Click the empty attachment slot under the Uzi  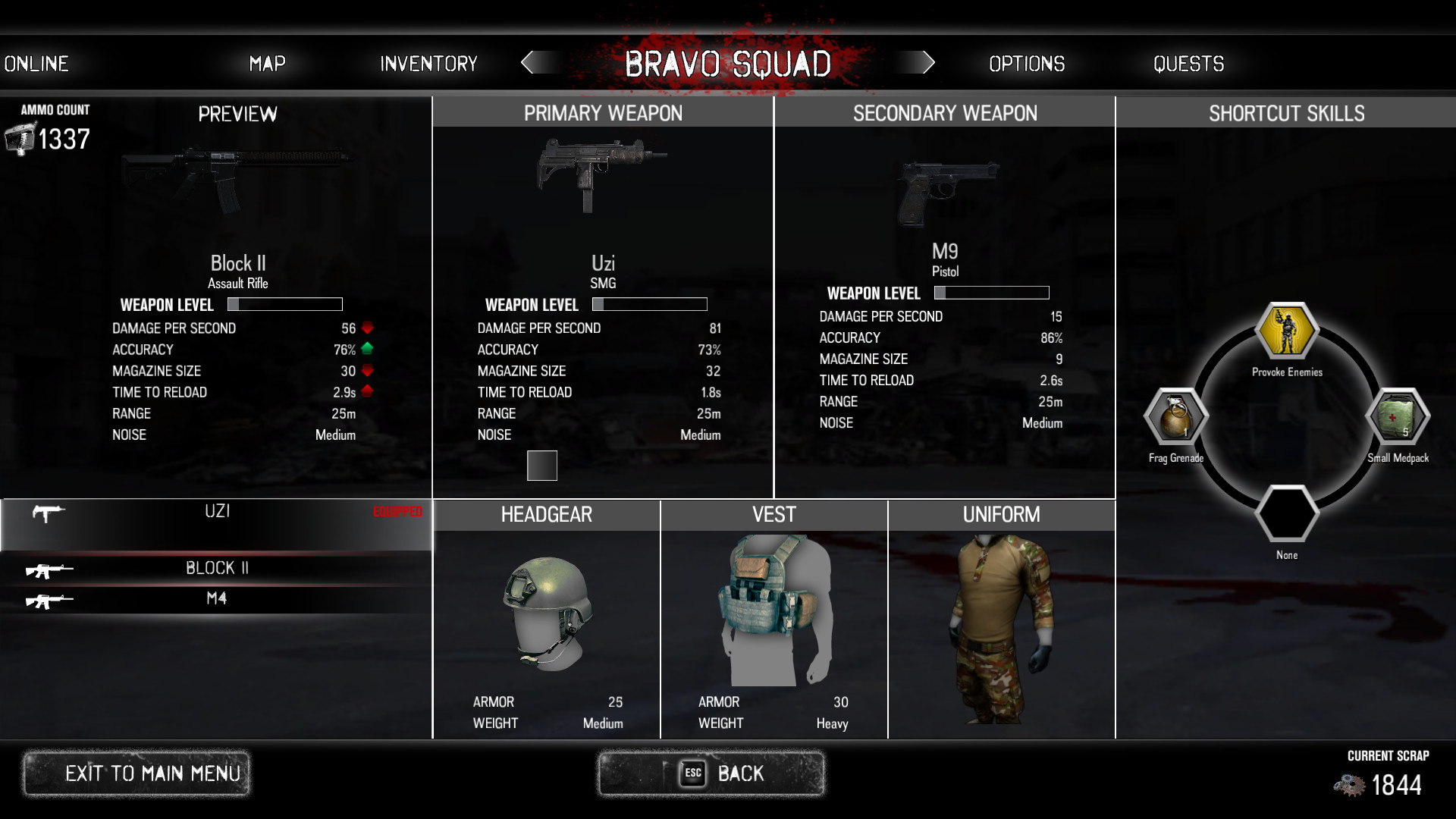point(541,465)
